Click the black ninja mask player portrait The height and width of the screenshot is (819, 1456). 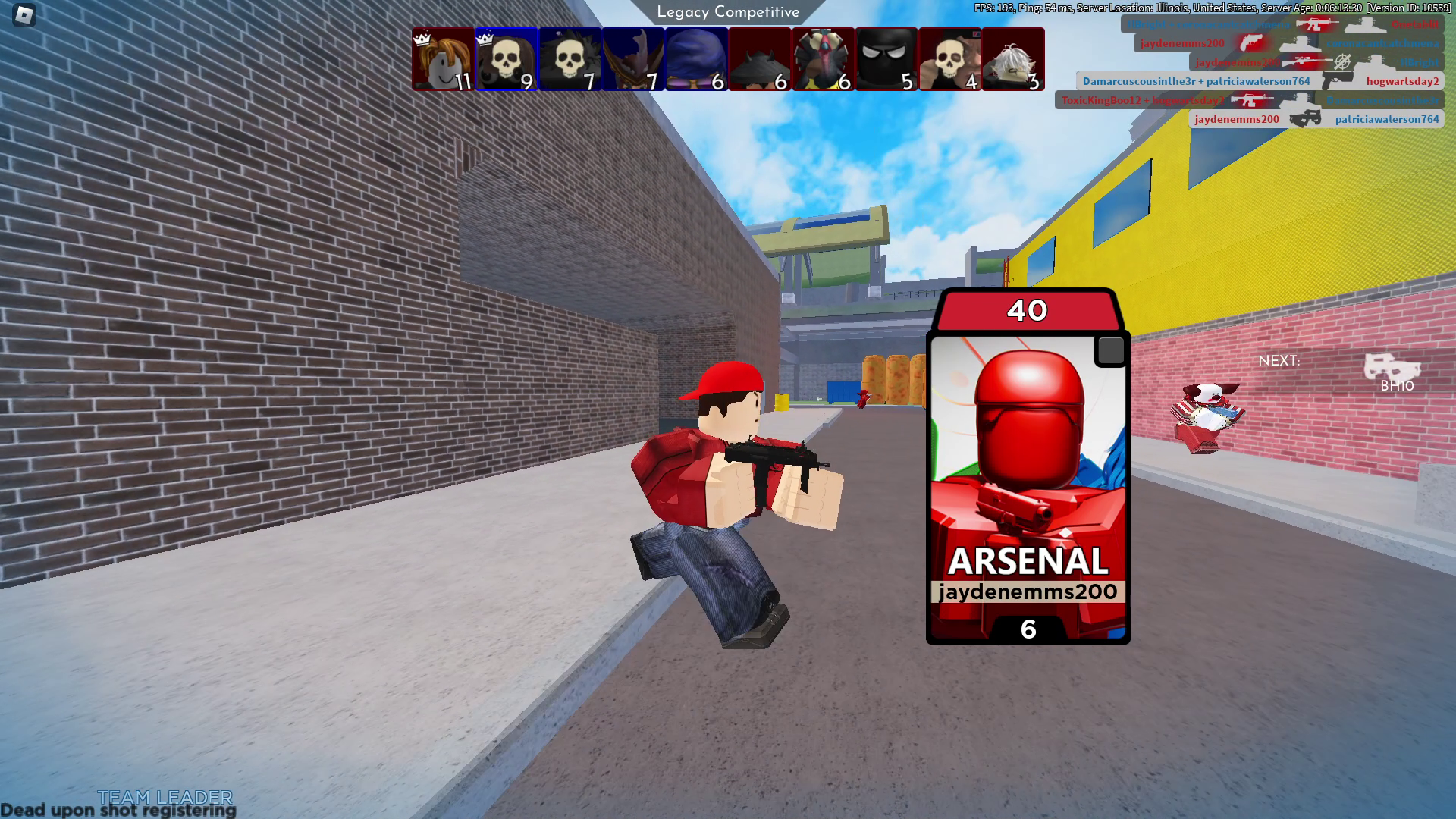(x=886, y=59)
